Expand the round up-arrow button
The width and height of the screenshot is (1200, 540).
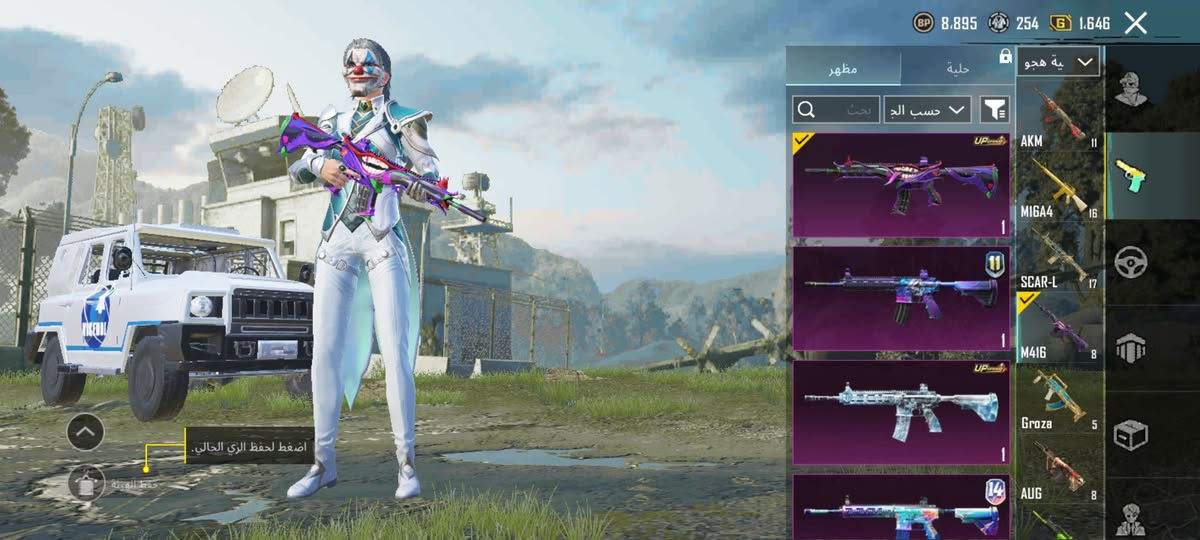click(85, 432)
